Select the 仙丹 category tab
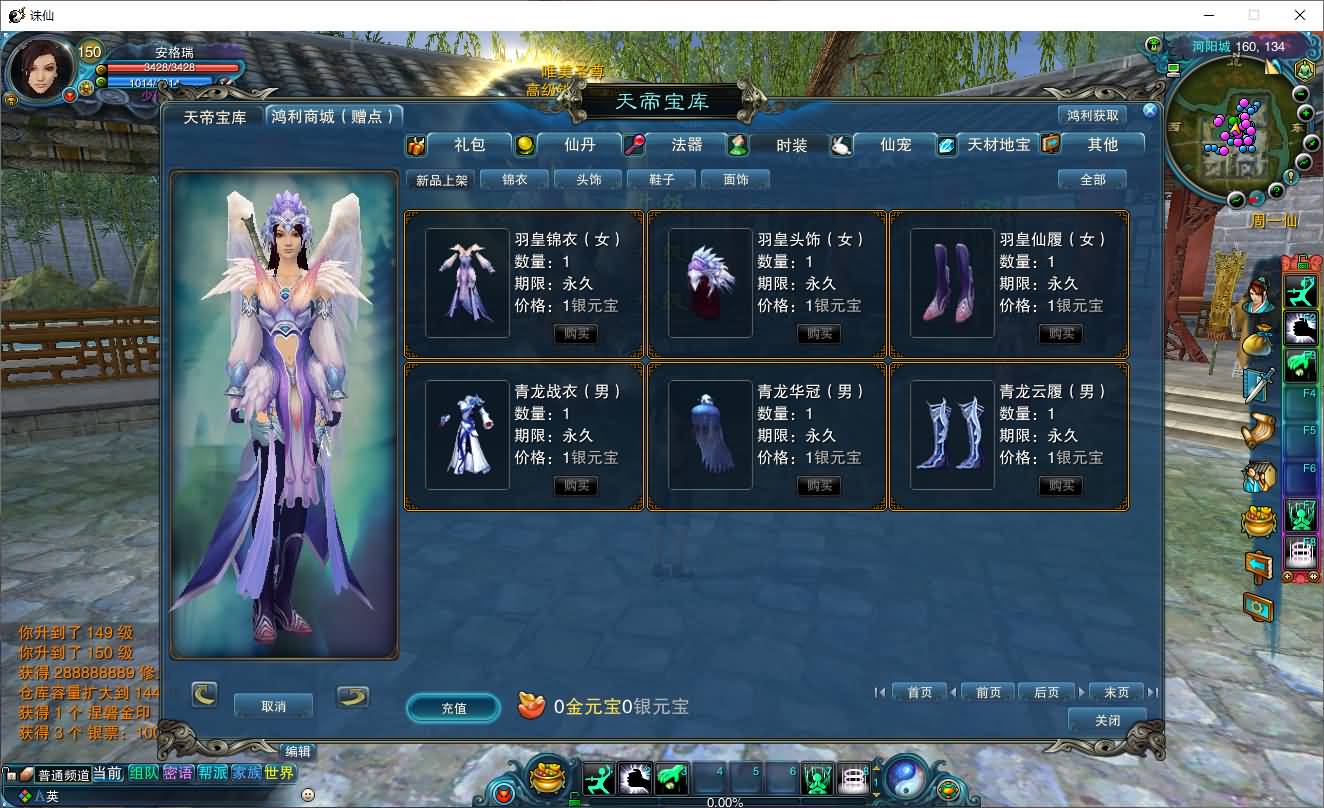Screen dimensions: 1324x808 (579, 145)
